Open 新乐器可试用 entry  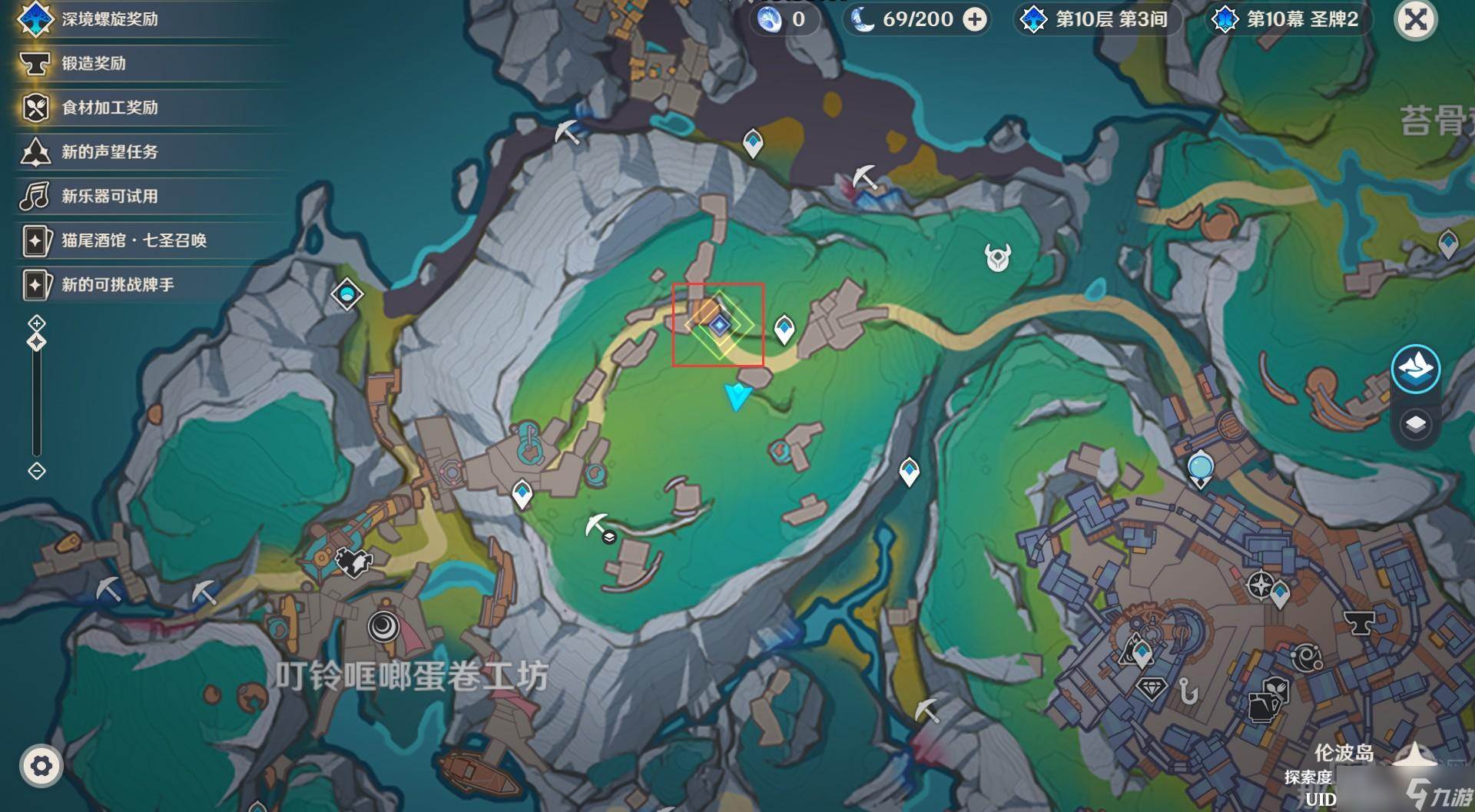click(x=109, y=197)
